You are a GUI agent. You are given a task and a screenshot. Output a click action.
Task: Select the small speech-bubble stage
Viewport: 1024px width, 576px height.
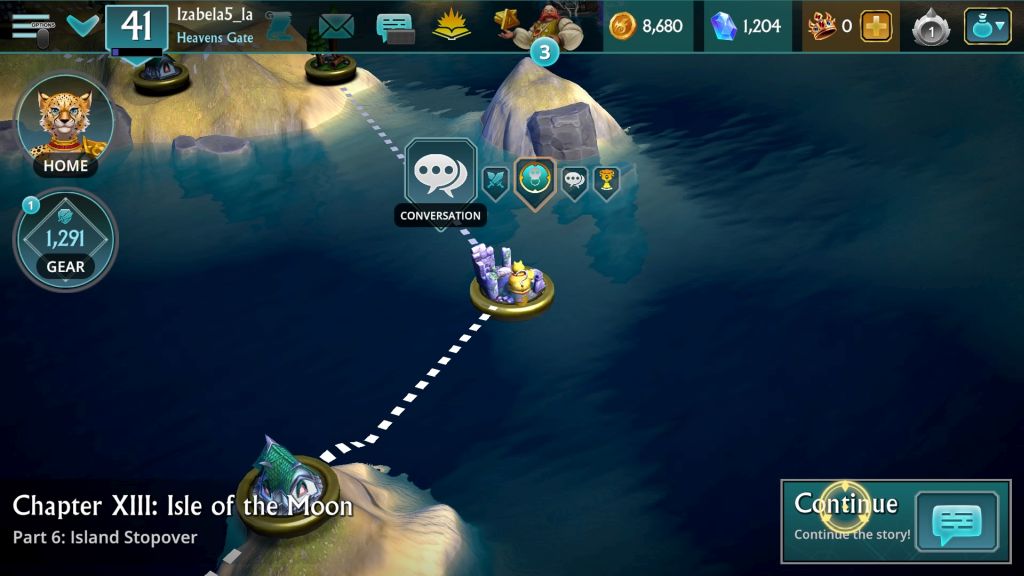click(574, 182)
